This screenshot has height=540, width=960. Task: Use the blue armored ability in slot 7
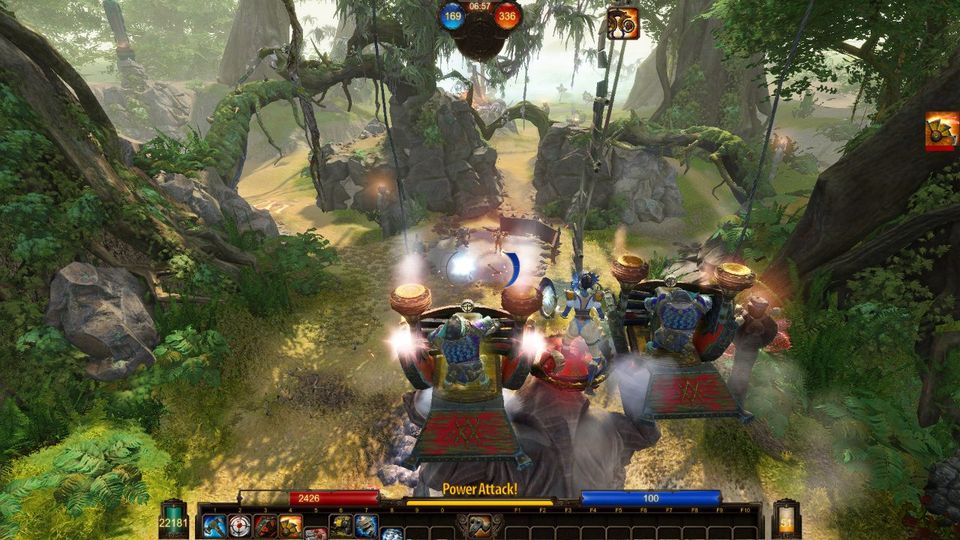[366, 525]
